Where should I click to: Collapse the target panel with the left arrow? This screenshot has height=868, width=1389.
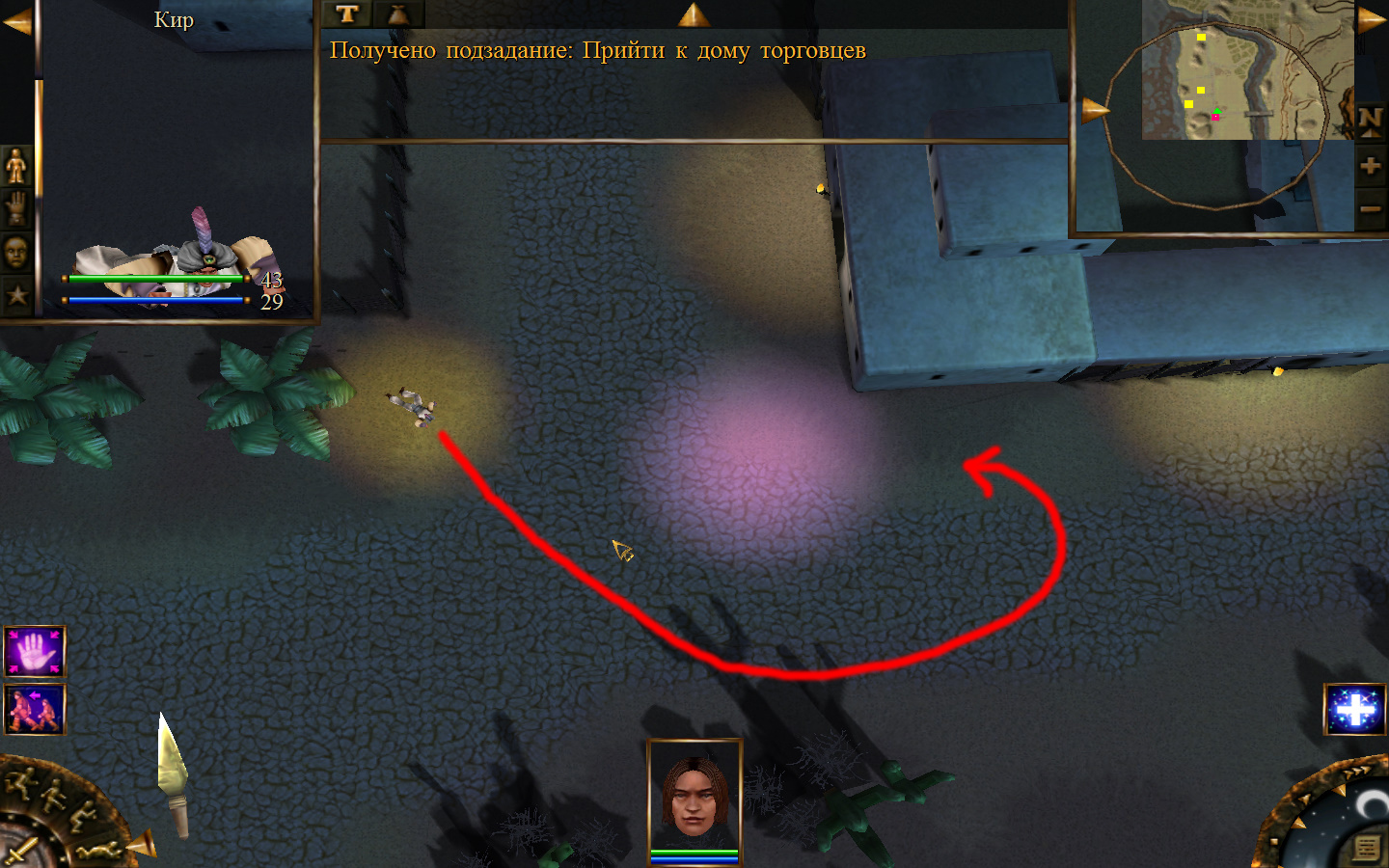16,21
